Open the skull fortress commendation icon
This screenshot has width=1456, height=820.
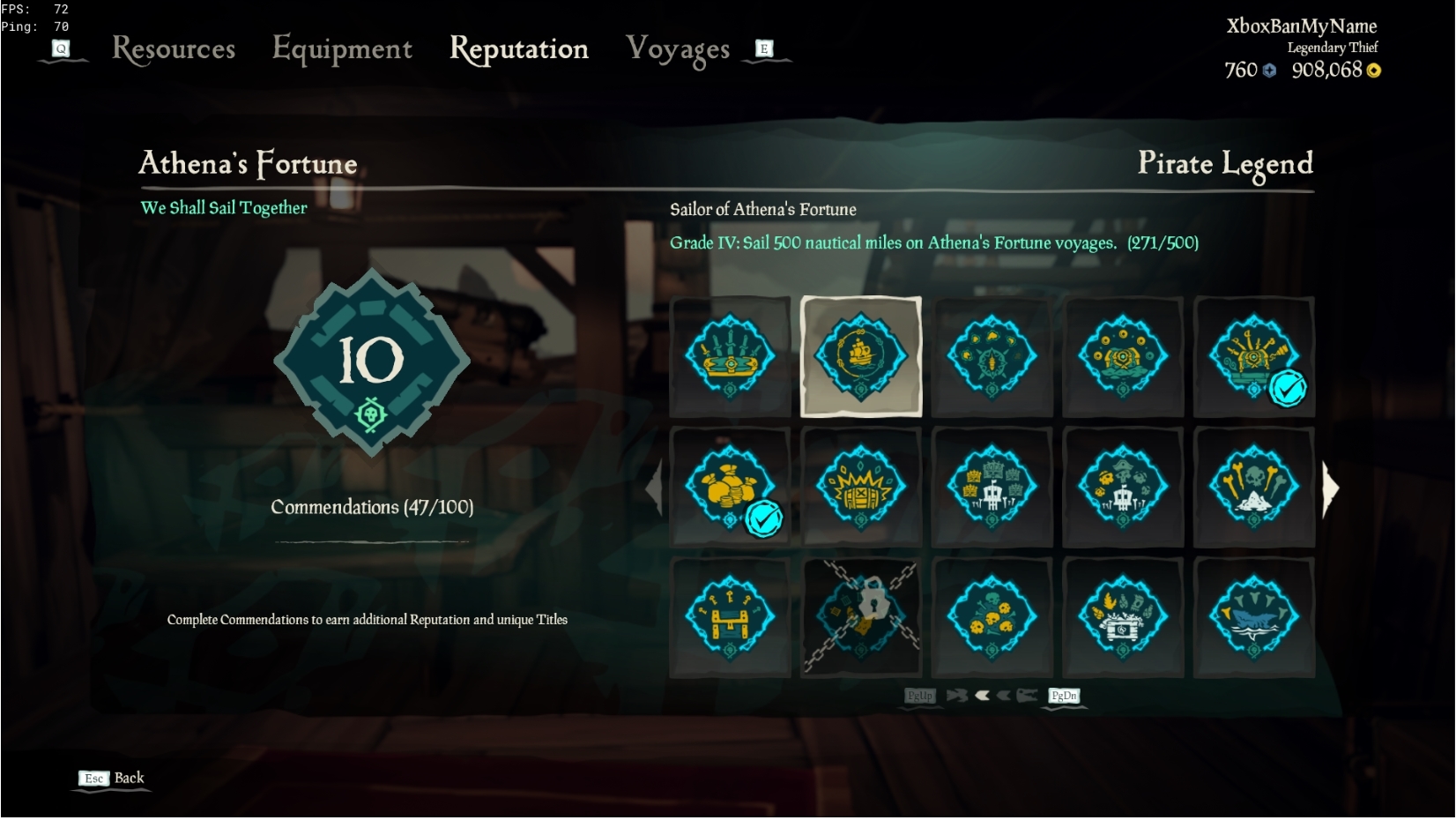coord(992,488)
